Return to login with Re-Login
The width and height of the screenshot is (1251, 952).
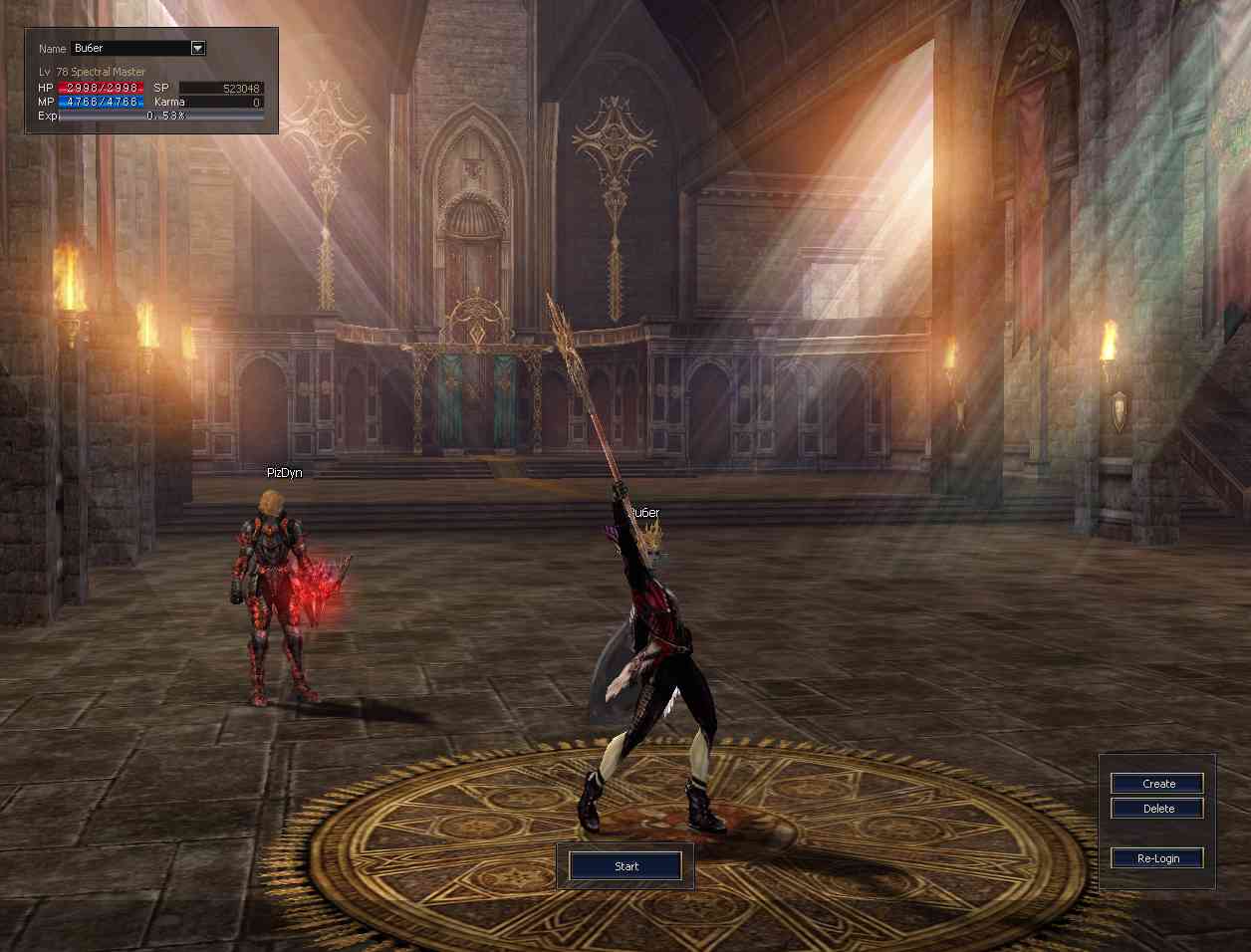[x=1157, y=858]
